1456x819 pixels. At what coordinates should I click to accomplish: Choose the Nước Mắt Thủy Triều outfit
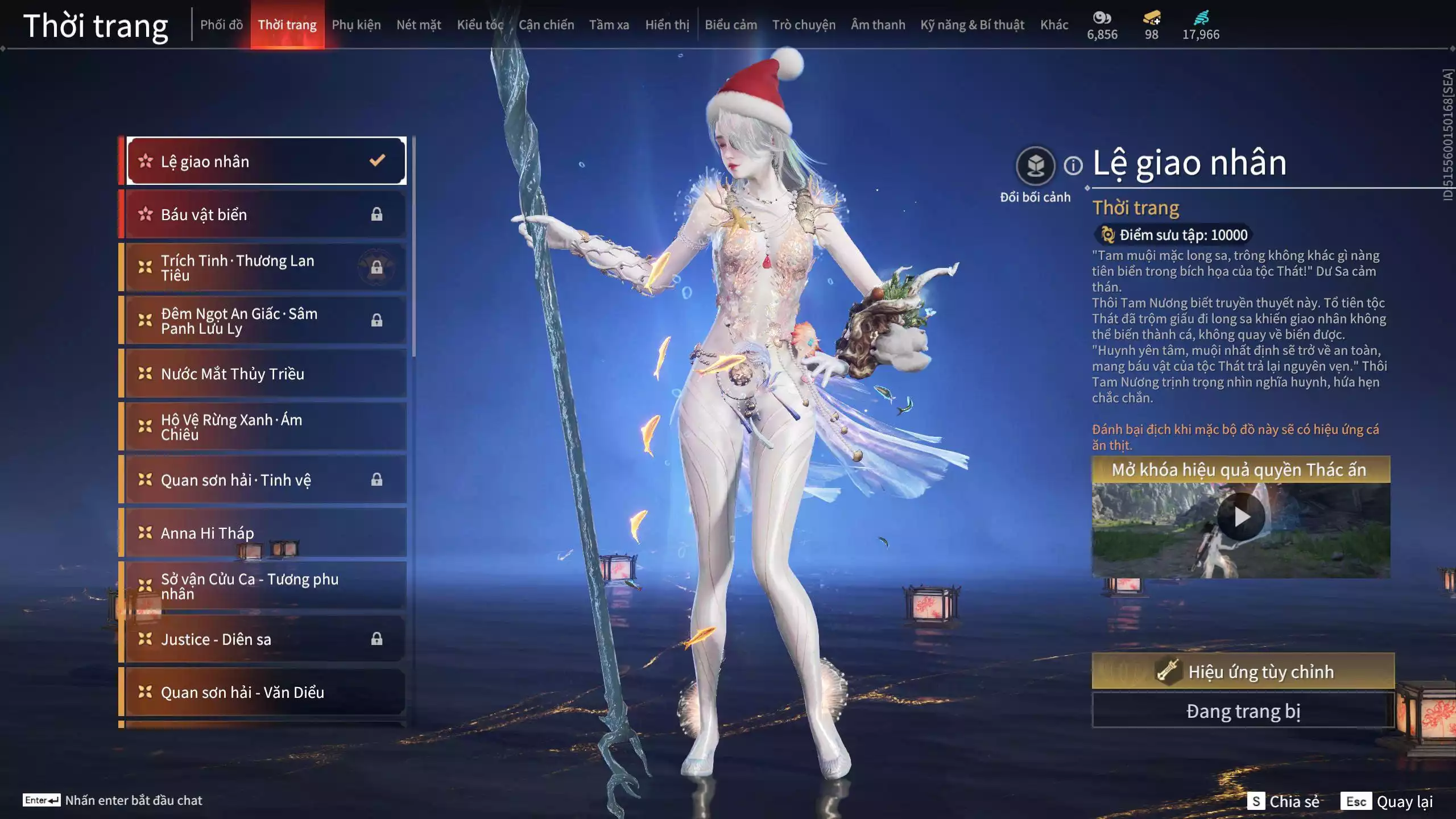[265, 374]
